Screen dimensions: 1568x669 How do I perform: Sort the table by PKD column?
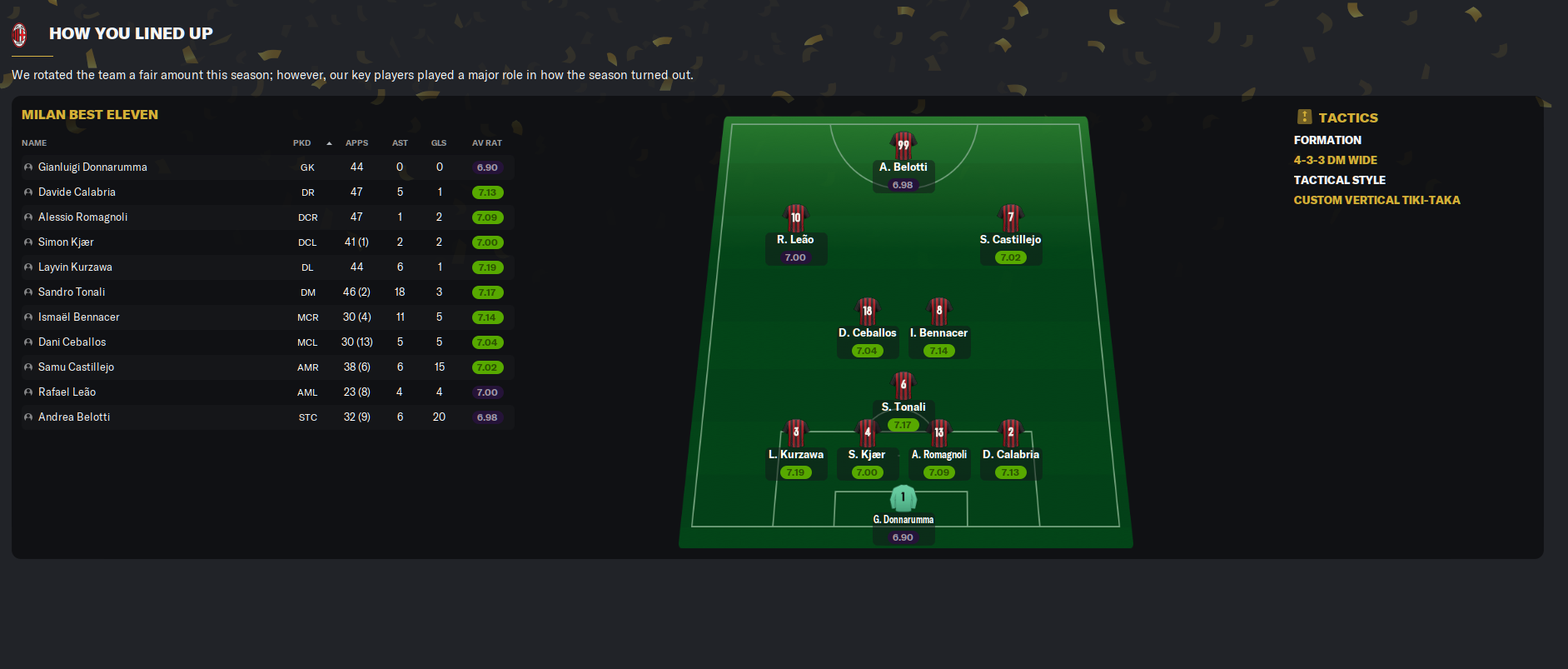pyautogui.click(x=301, y=143)
